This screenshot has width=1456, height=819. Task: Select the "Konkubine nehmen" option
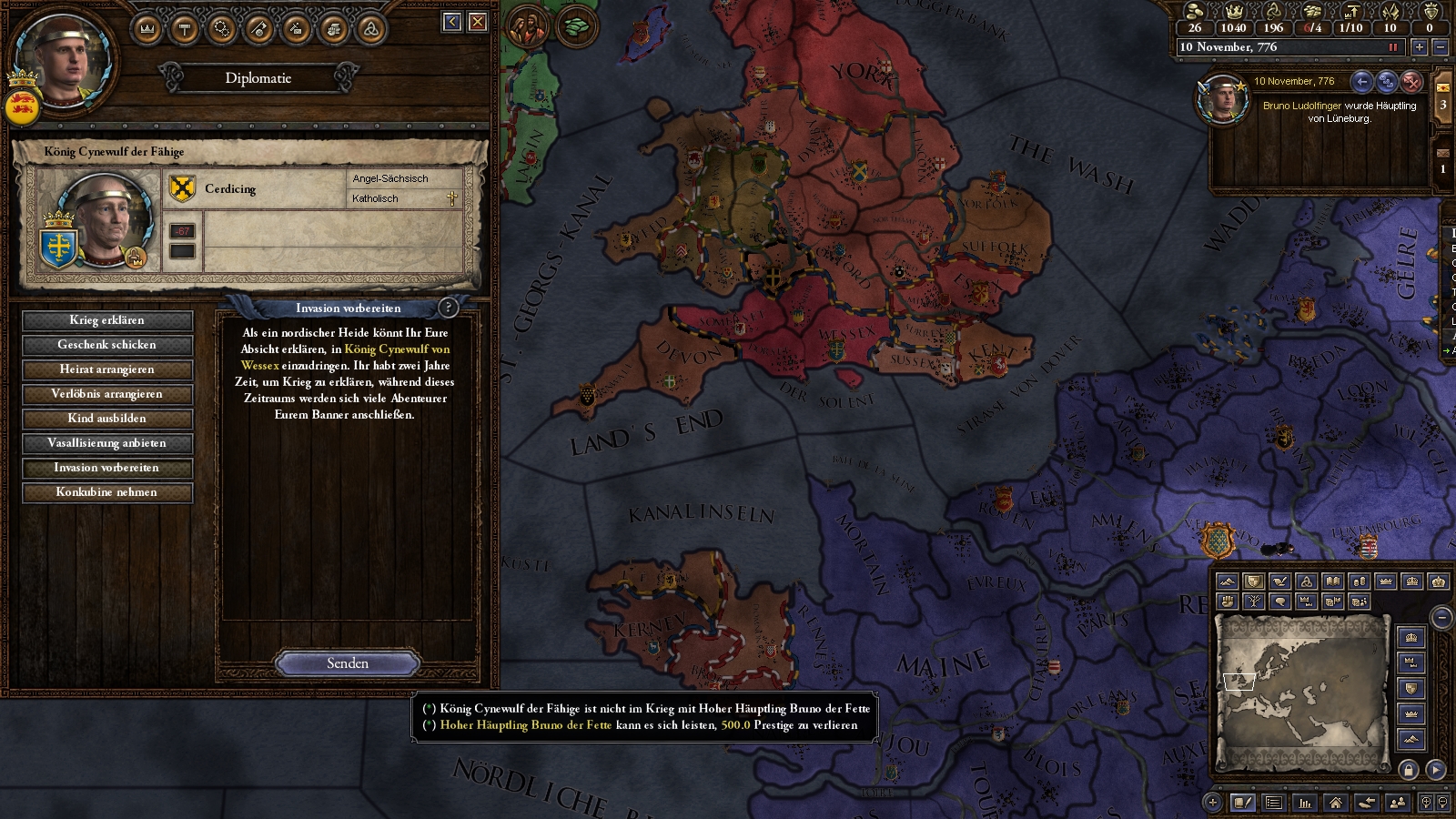[x=107, y=492]
